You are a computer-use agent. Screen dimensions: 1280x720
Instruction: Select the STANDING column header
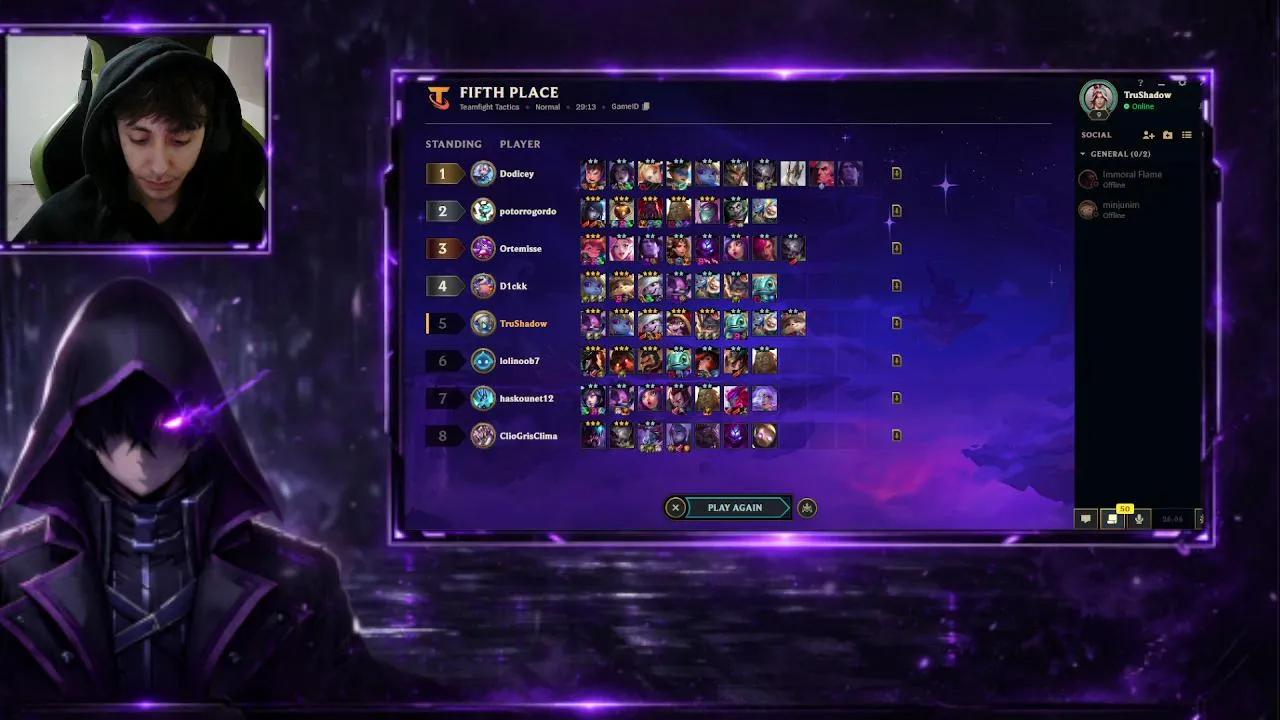pos(453,144)
